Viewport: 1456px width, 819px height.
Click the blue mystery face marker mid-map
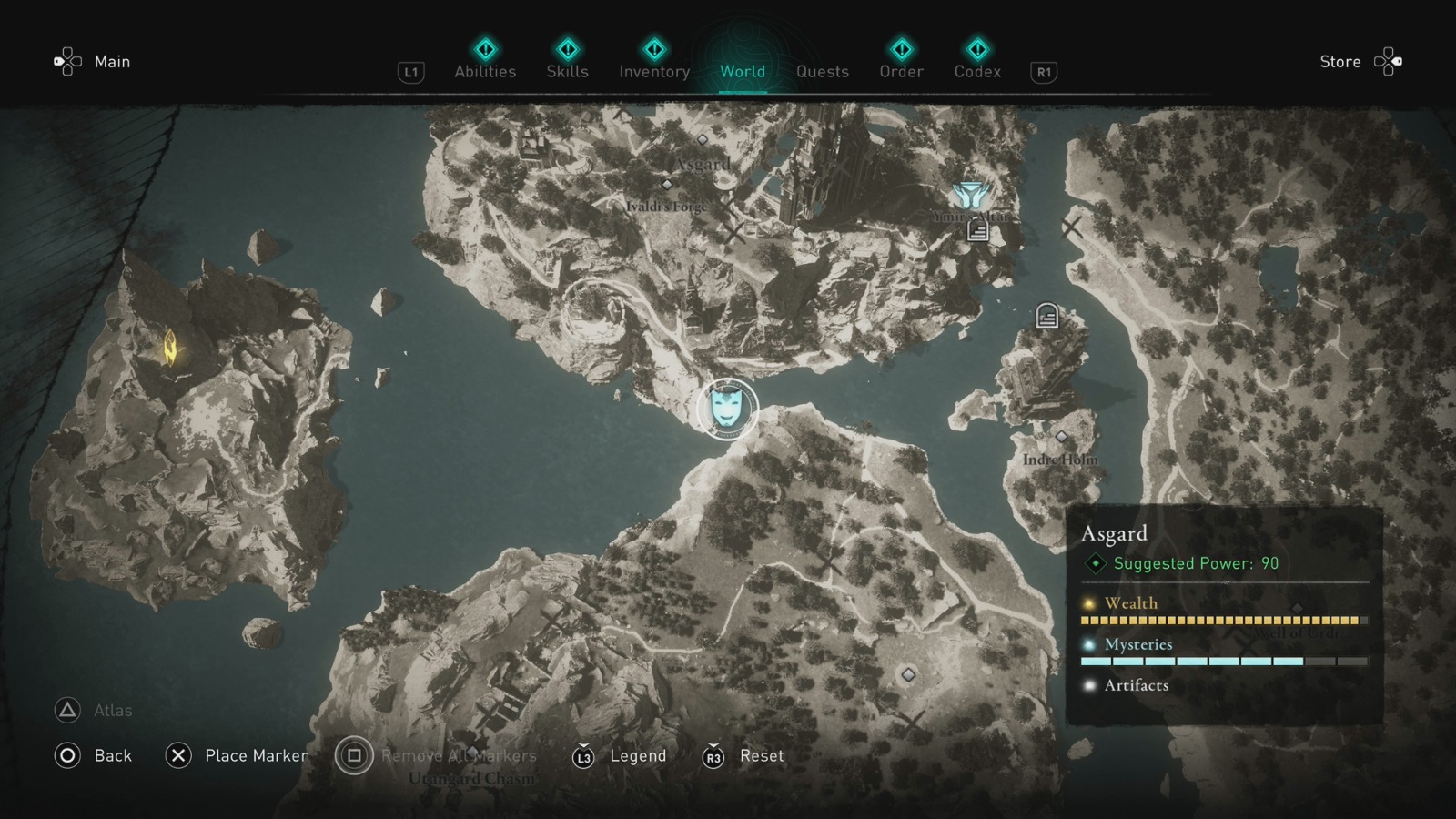[726, 410]
